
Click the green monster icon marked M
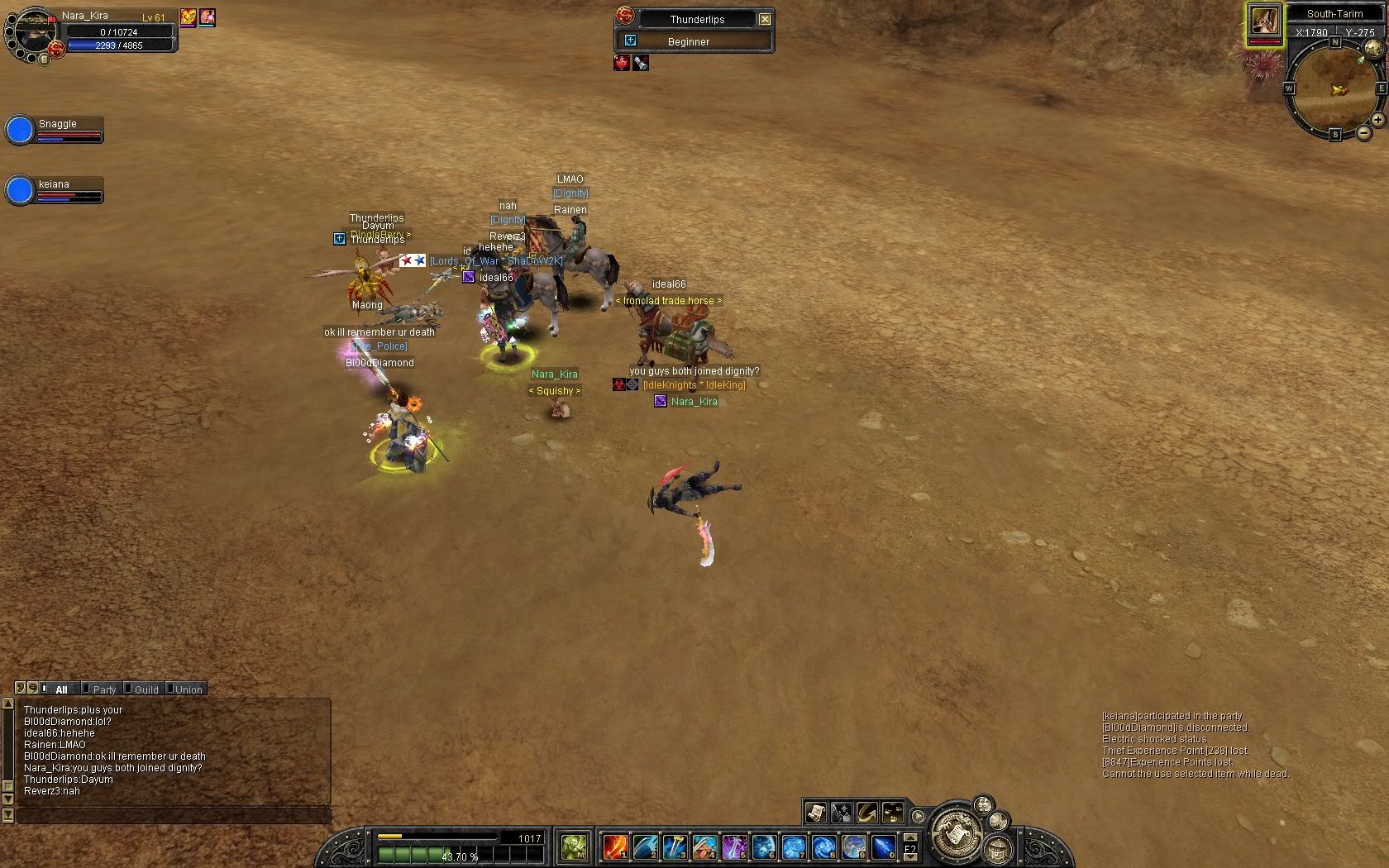pos(574,847)
